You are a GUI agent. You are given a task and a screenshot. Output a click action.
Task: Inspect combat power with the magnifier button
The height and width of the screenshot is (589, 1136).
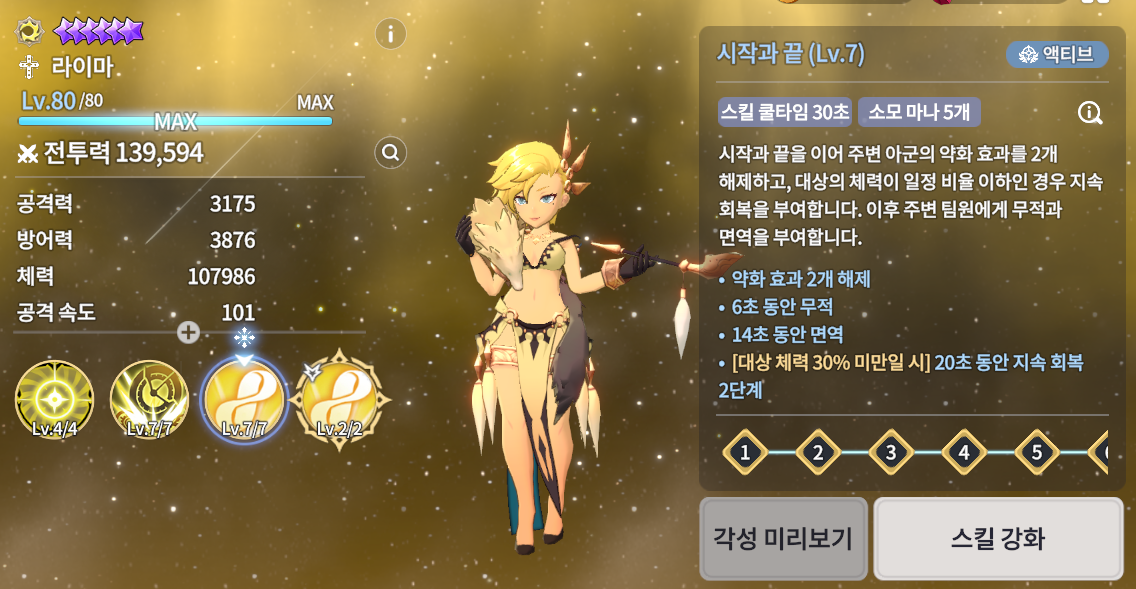tap(390, 153)
